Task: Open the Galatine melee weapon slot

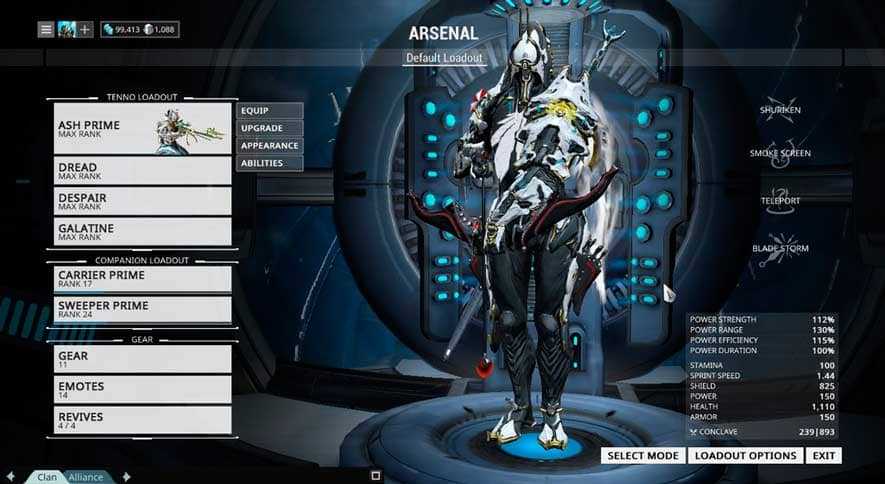Action: tap(142, 231)
